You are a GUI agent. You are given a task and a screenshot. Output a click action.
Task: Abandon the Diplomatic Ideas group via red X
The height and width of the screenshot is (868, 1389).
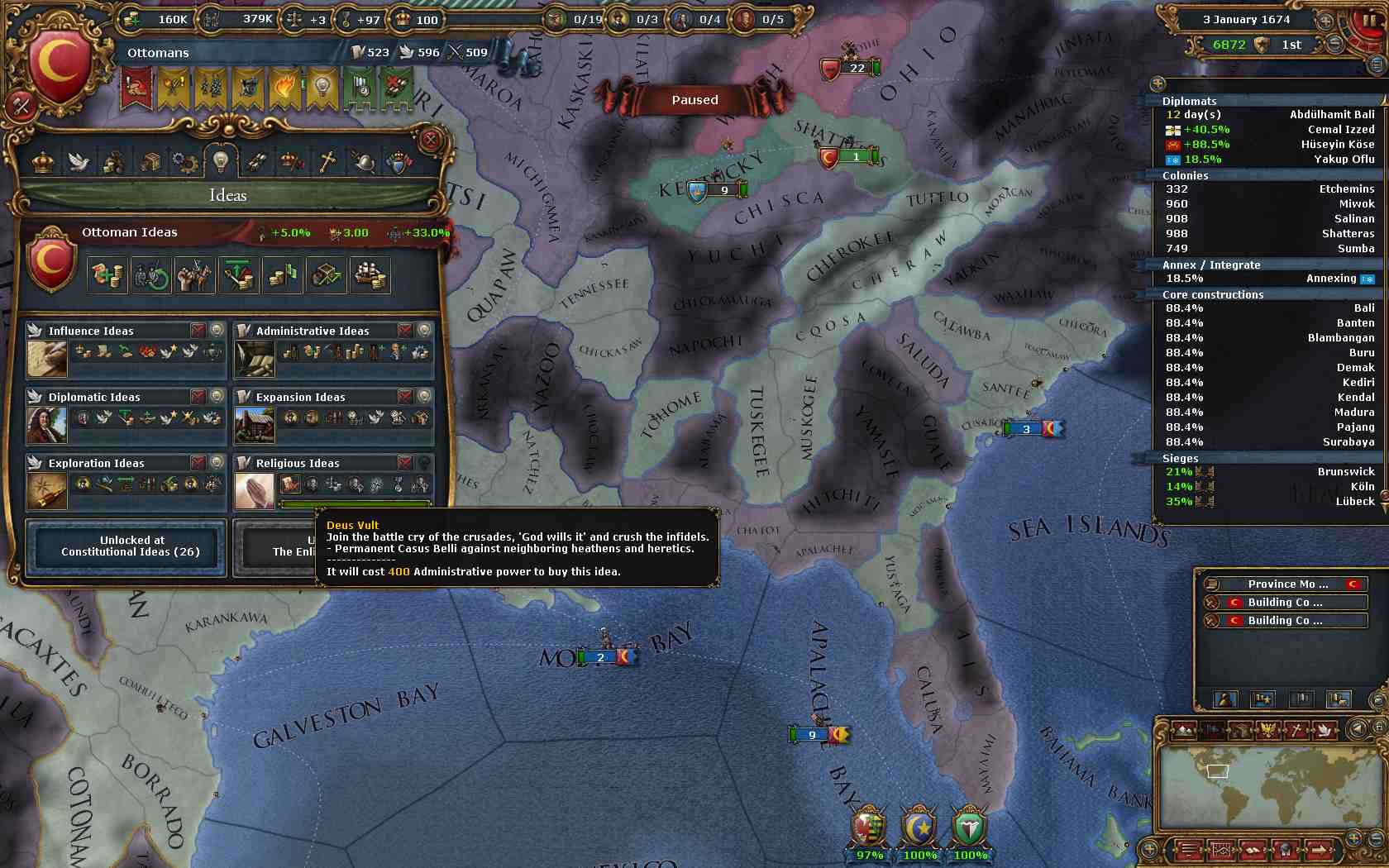(x=198, y=397)
